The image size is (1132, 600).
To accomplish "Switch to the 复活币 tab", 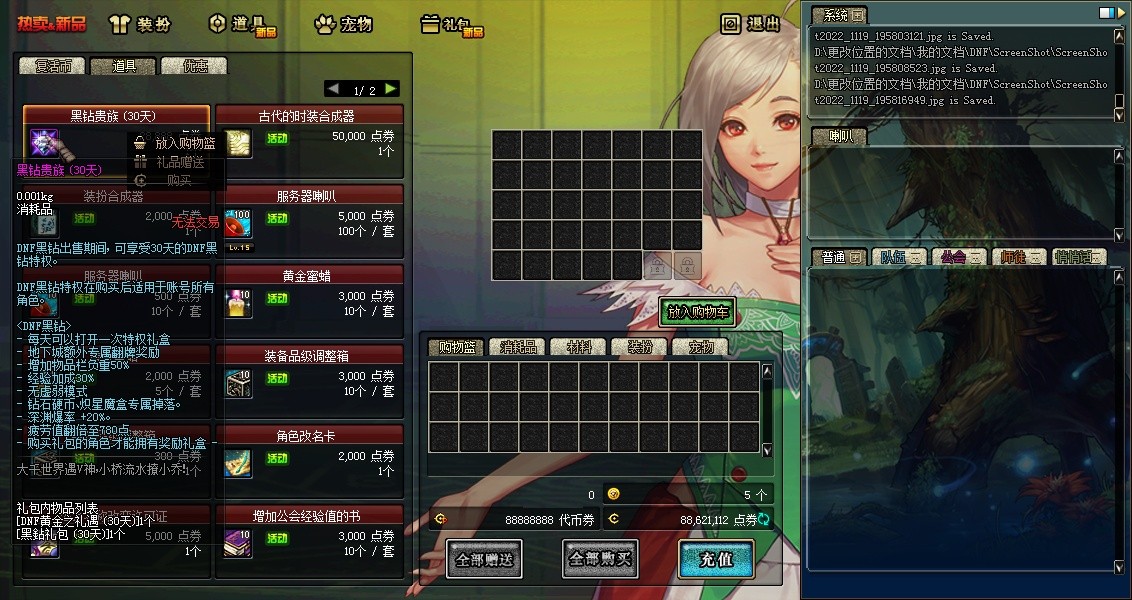I will [52, 66].
